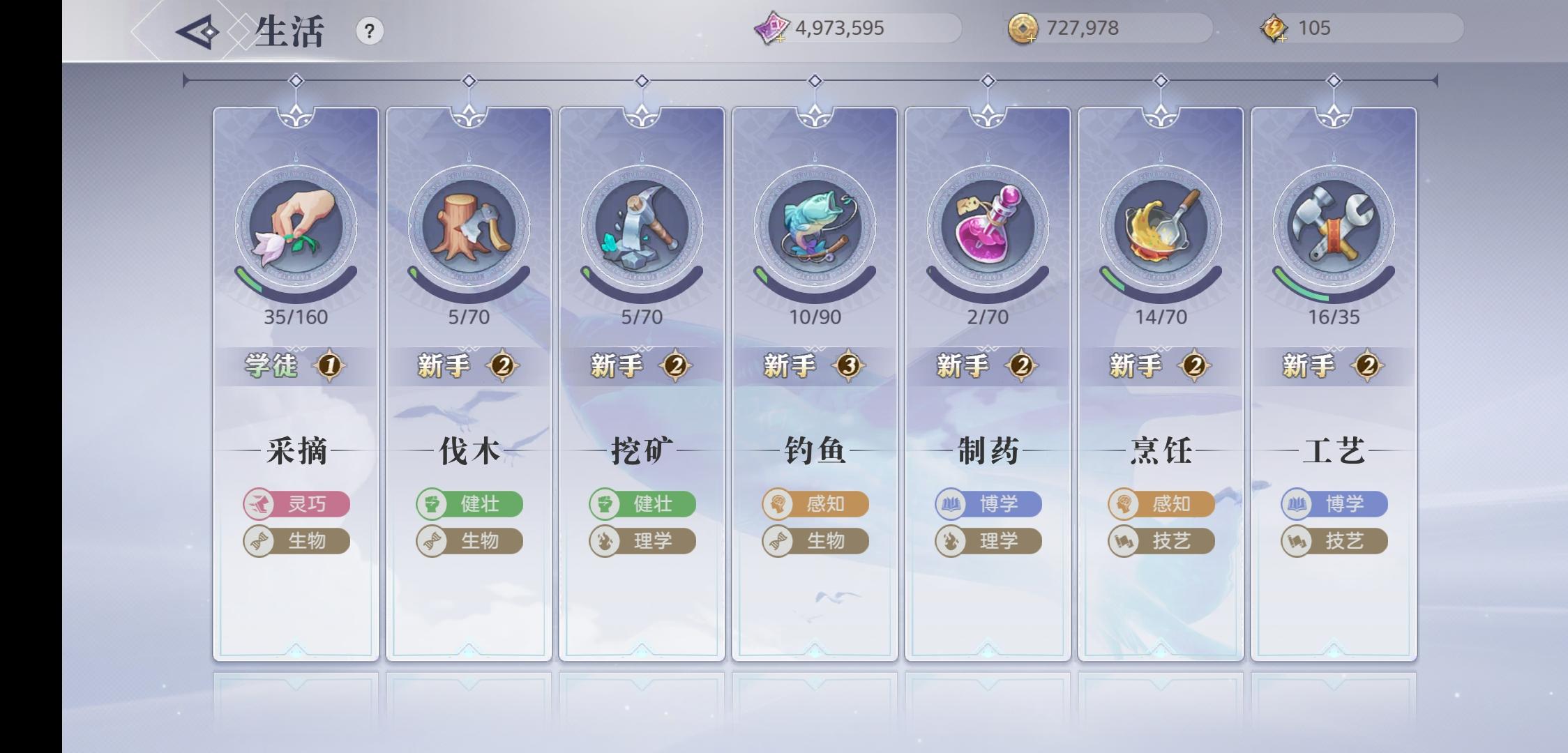
Task: Expand the diamond node above 钓鱼 card
Action: click(814, 80)
